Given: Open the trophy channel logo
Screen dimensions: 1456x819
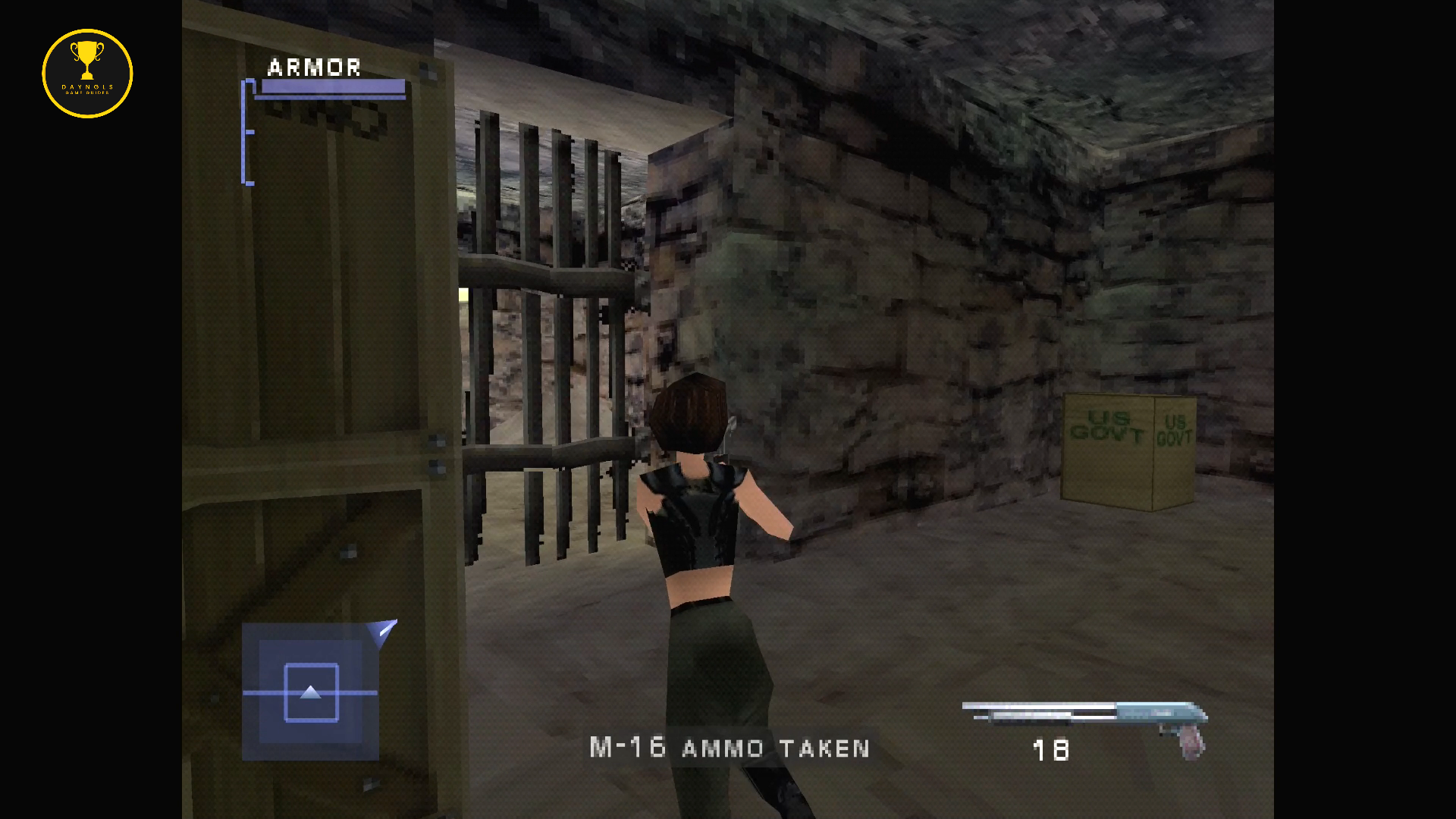Looking at the screenshot, I should pos(87,74).
